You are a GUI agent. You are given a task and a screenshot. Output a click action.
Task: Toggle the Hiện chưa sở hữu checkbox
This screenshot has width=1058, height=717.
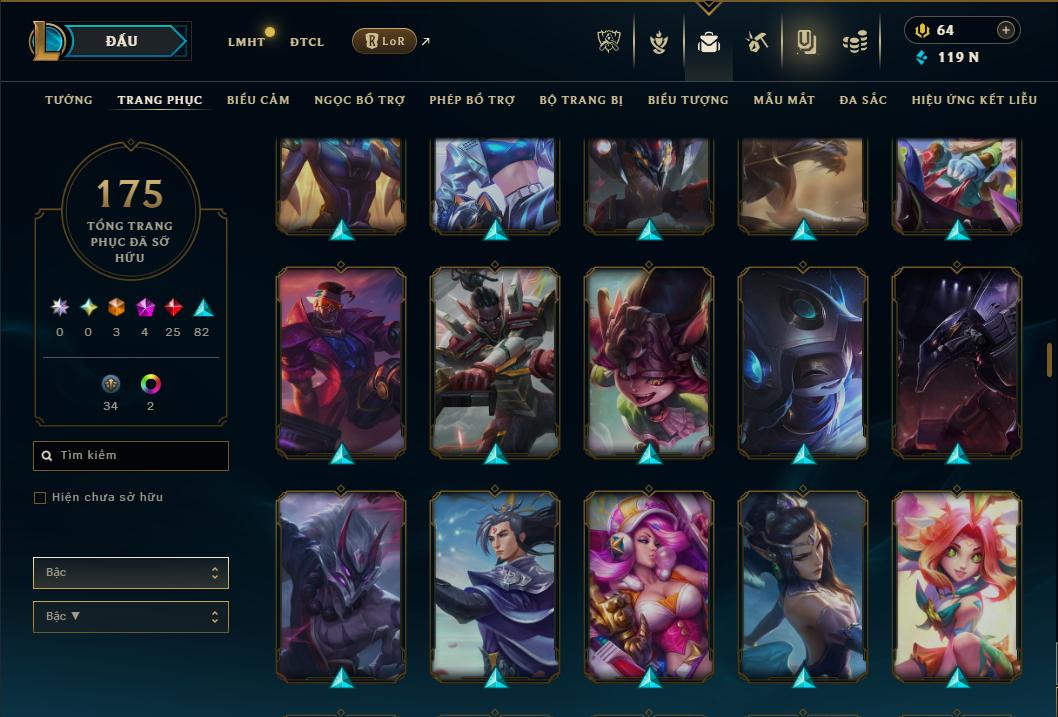click(x=40, y=498)
